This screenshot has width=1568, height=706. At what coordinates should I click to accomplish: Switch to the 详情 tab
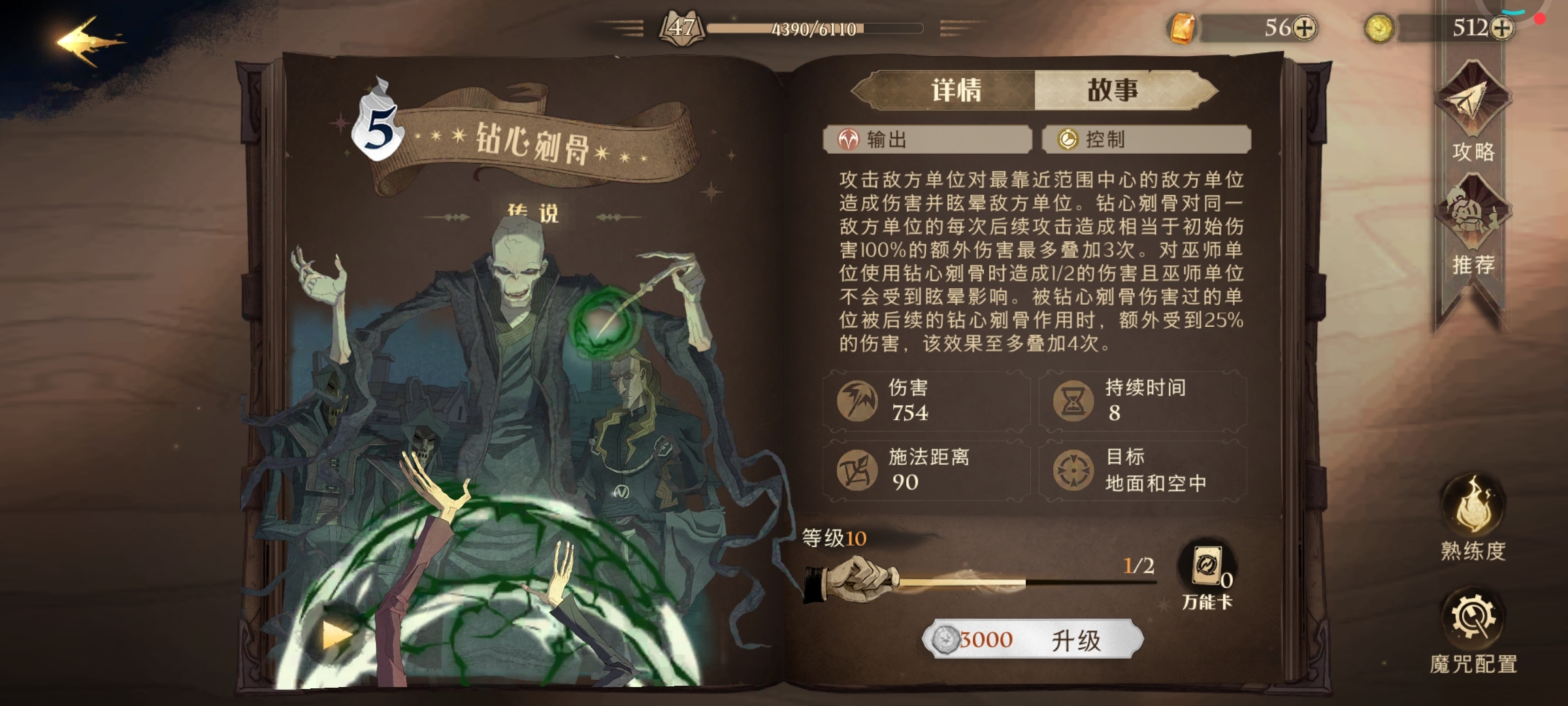956,92
